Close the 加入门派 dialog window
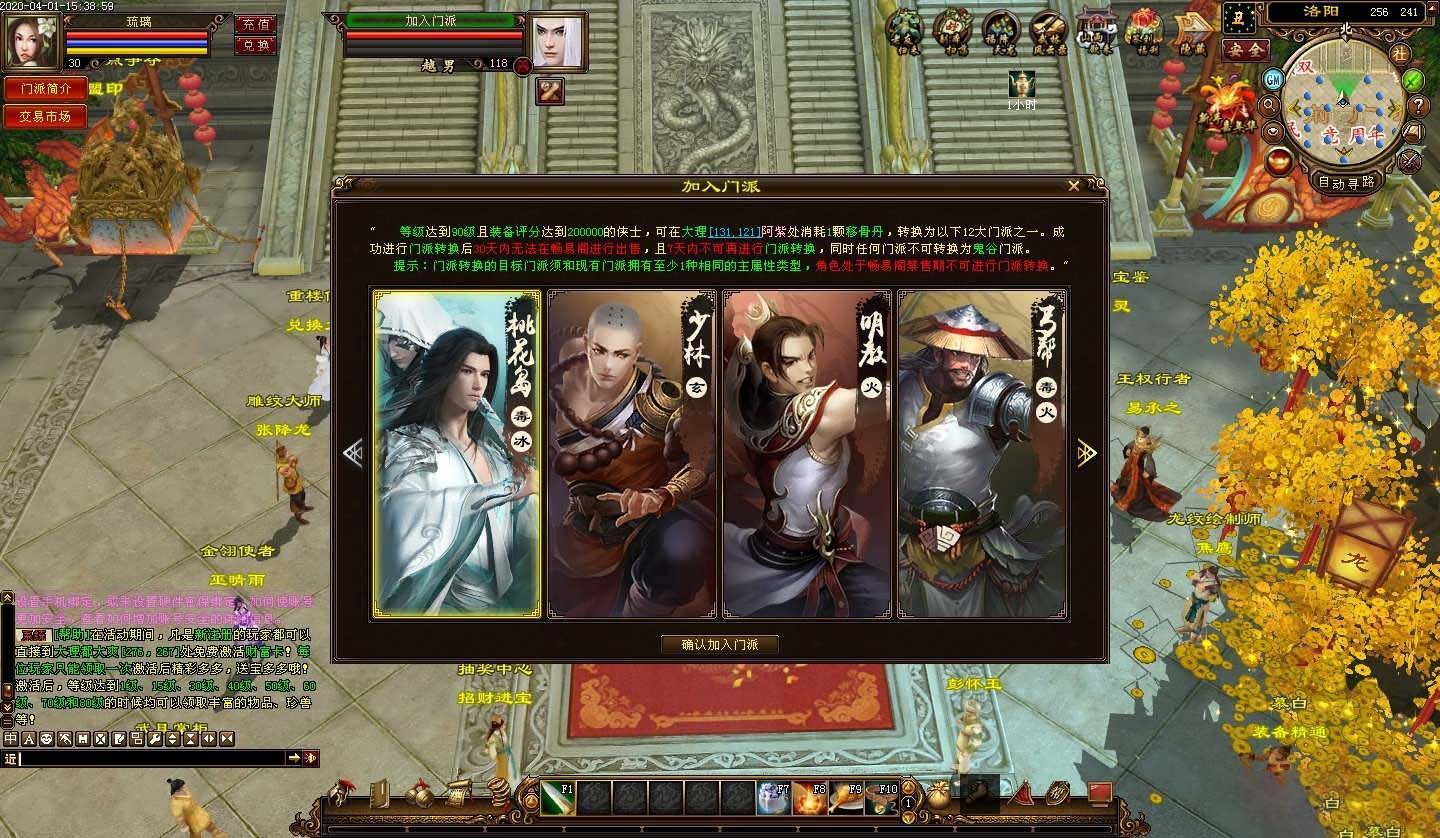This screenshot has width=1440, height=838. [1073, 186]
